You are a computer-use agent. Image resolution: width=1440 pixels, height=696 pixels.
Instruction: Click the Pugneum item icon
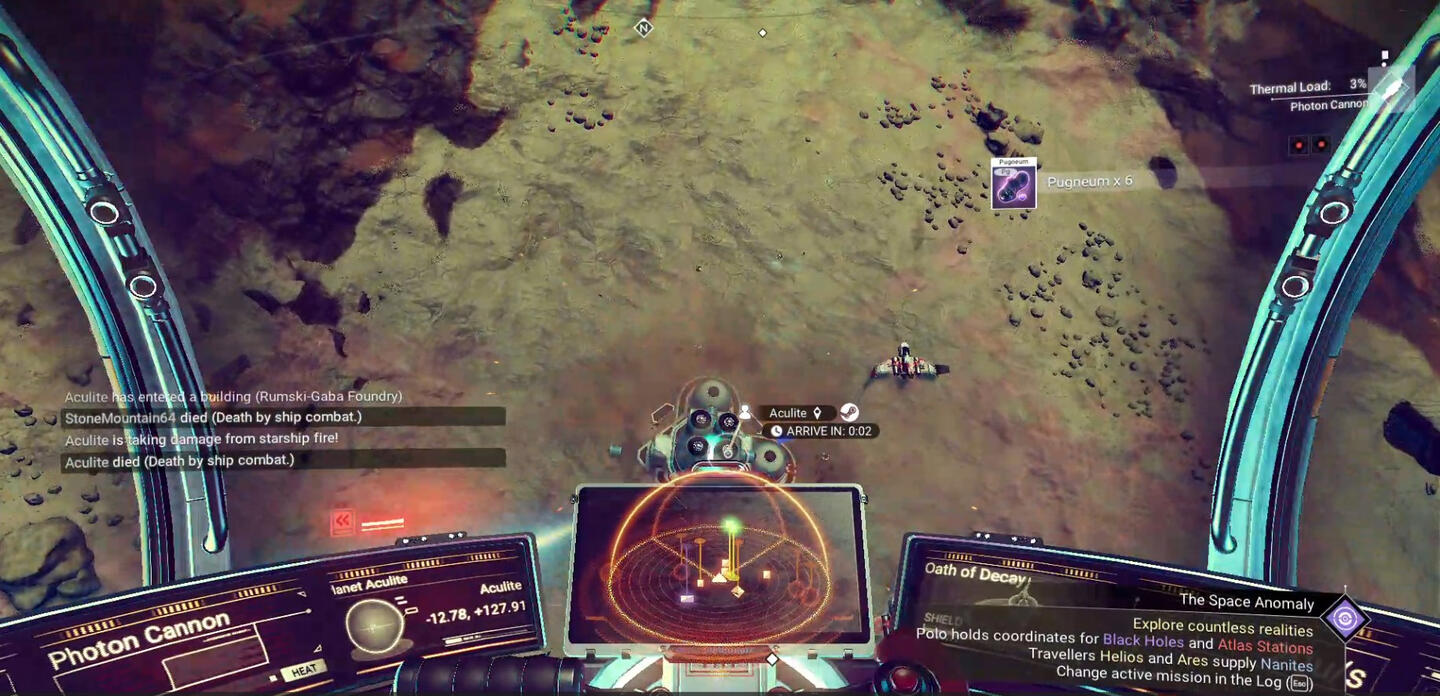point(1013,186)
